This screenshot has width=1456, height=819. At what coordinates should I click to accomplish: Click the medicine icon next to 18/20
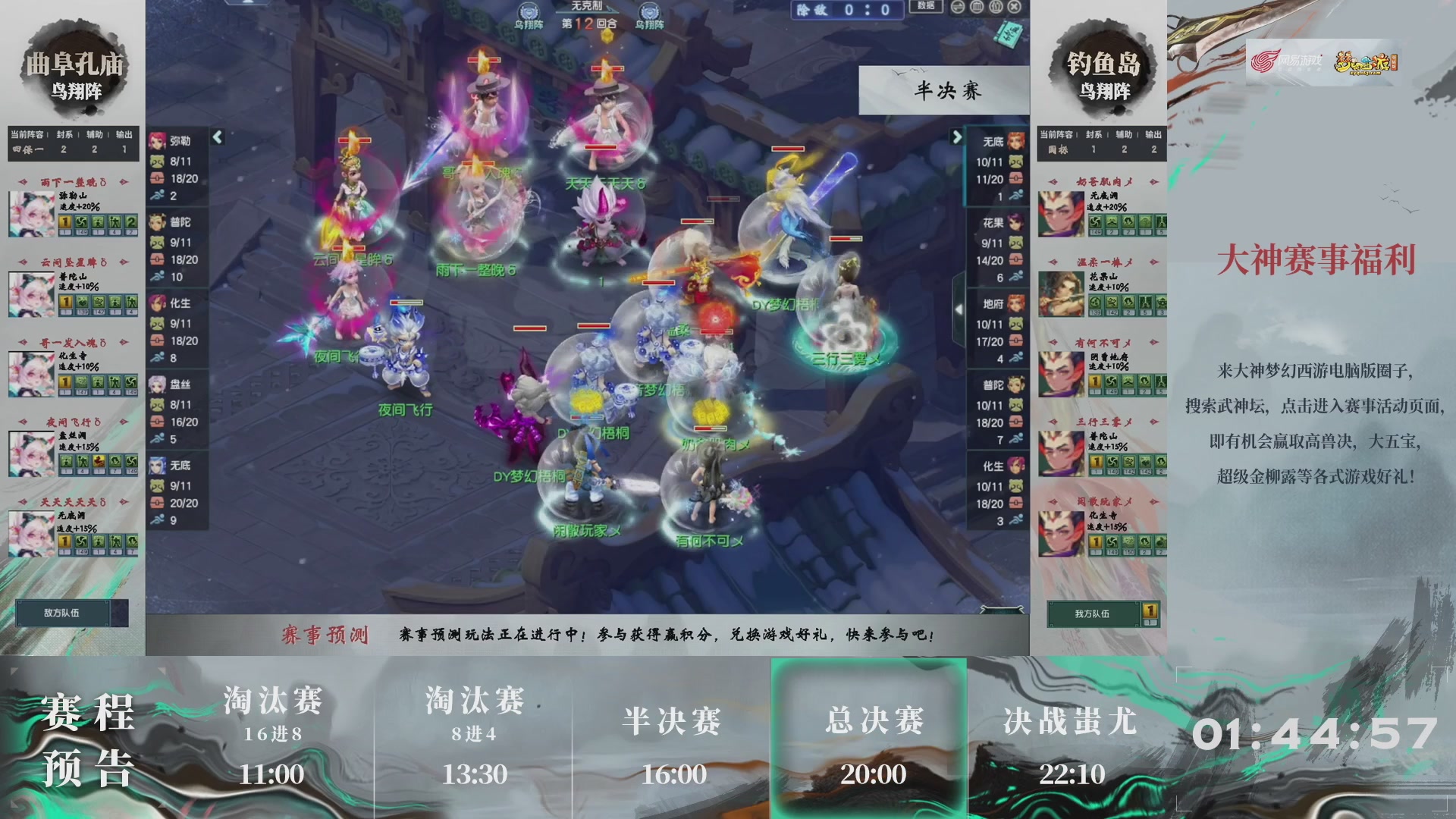157,178
